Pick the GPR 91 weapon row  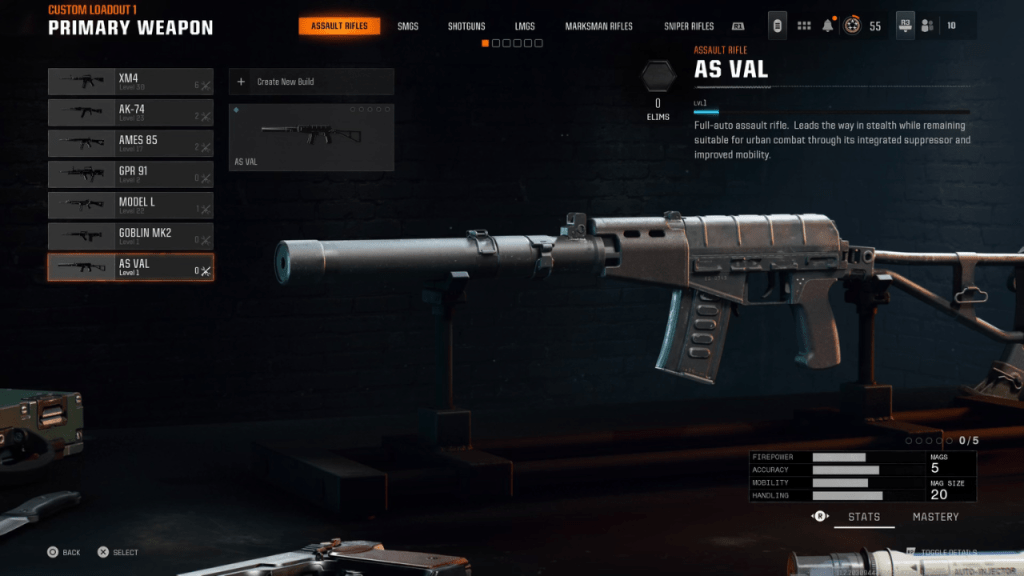[x=130, y=175]
